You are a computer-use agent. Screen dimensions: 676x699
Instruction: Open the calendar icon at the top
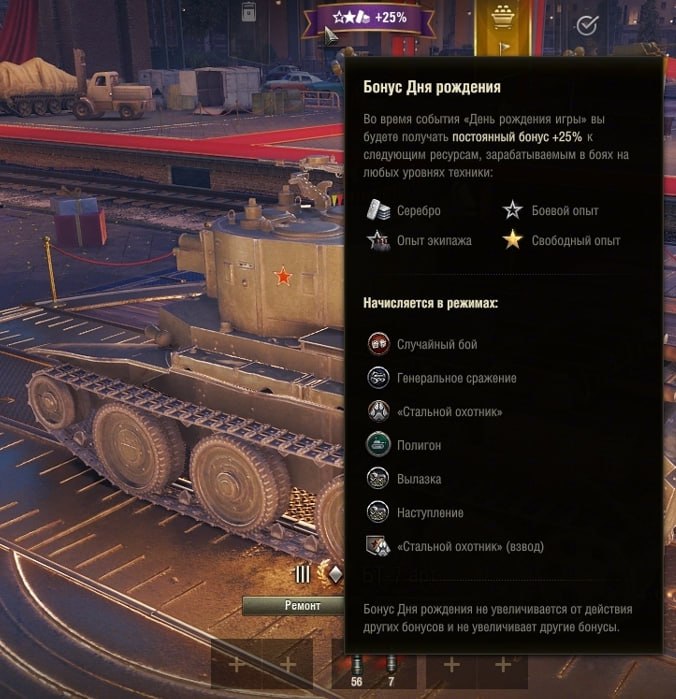250,12
